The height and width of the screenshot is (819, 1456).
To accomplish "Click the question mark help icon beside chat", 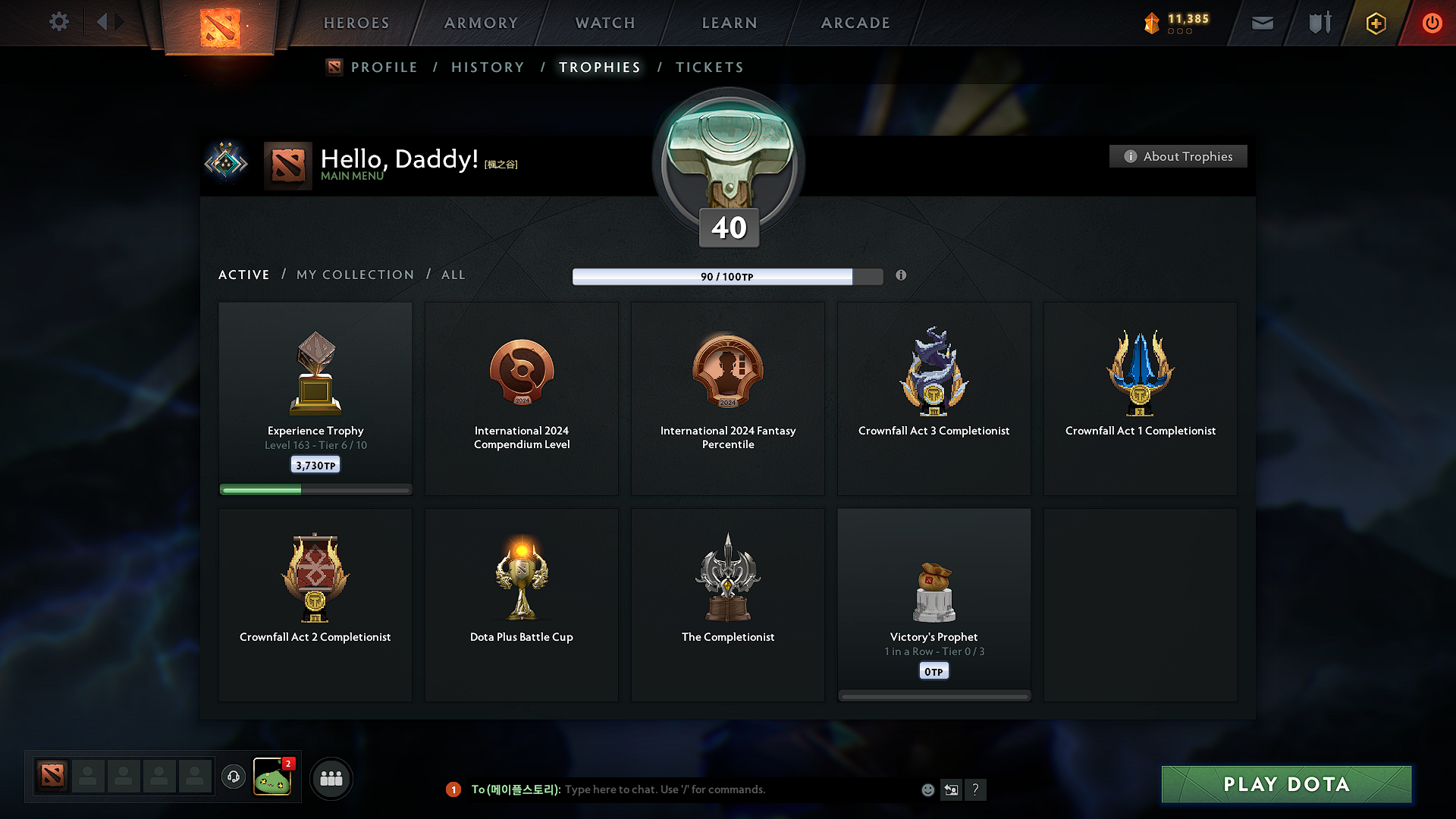I will 976,789.
